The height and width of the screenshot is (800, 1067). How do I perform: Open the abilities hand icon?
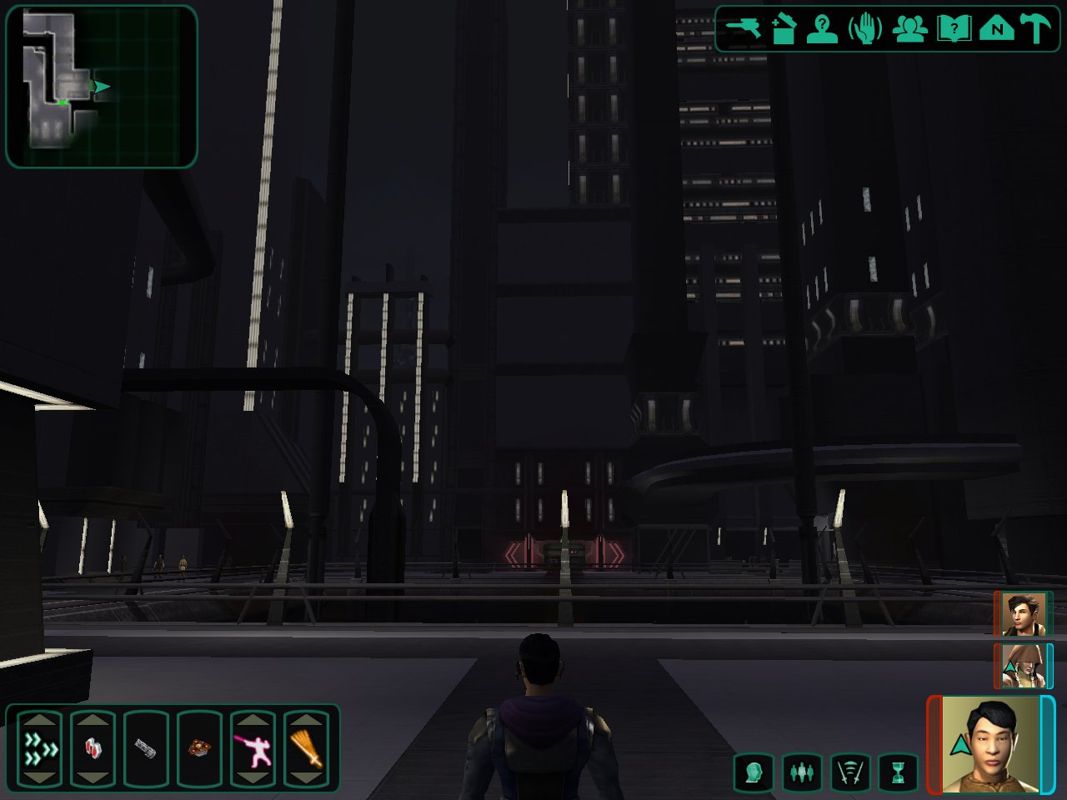865,29
